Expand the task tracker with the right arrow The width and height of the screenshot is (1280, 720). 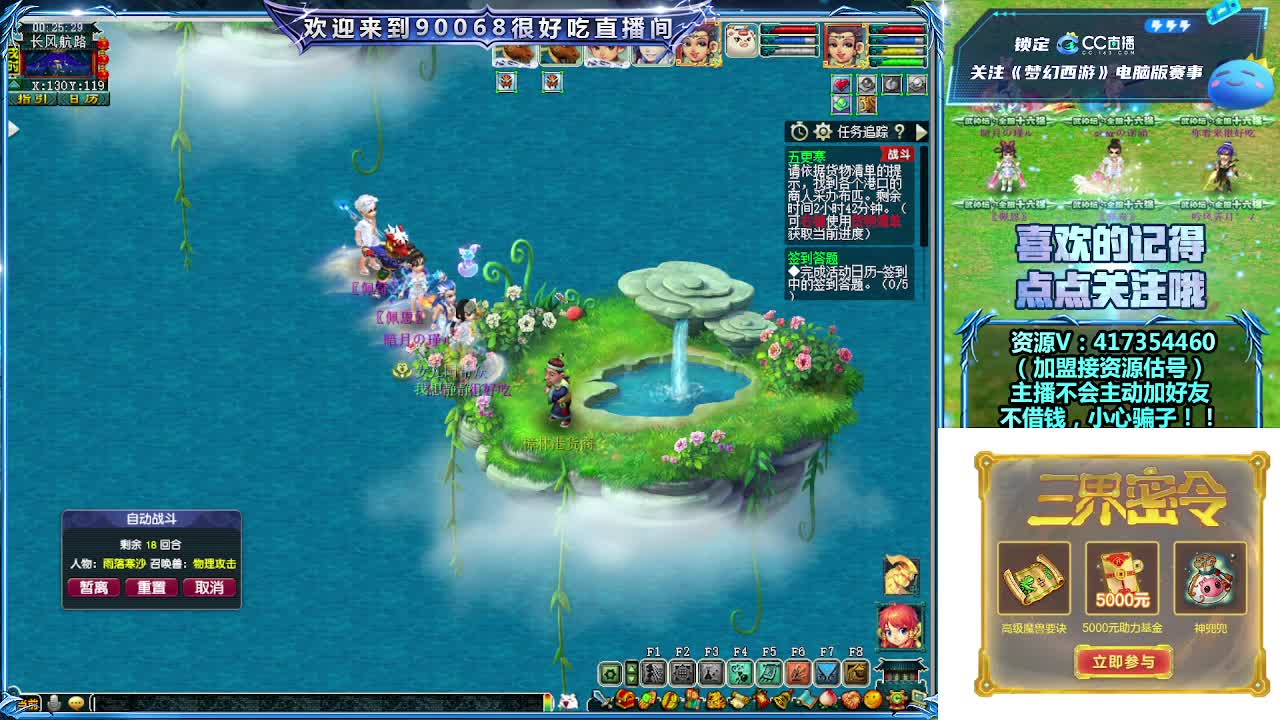pyautogui.click(x=921, y=131)
